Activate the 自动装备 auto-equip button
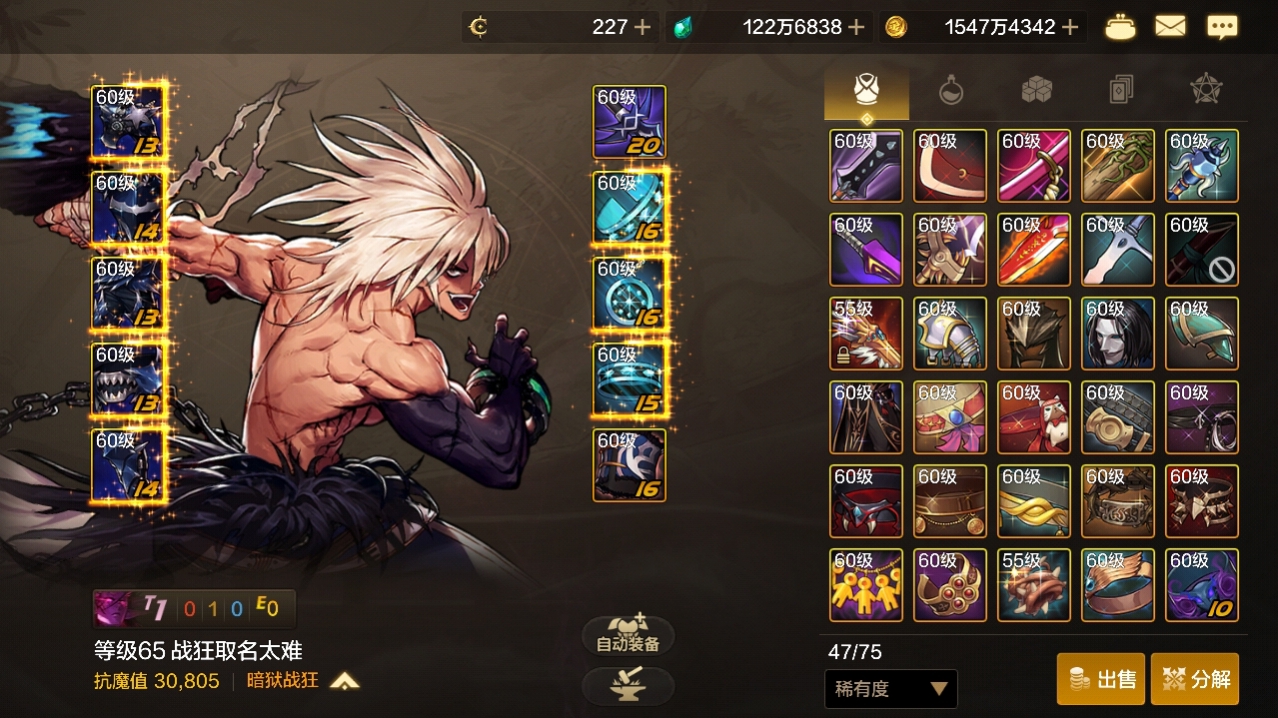This screenshot has width=1278, height=718. tap(628, 637)
